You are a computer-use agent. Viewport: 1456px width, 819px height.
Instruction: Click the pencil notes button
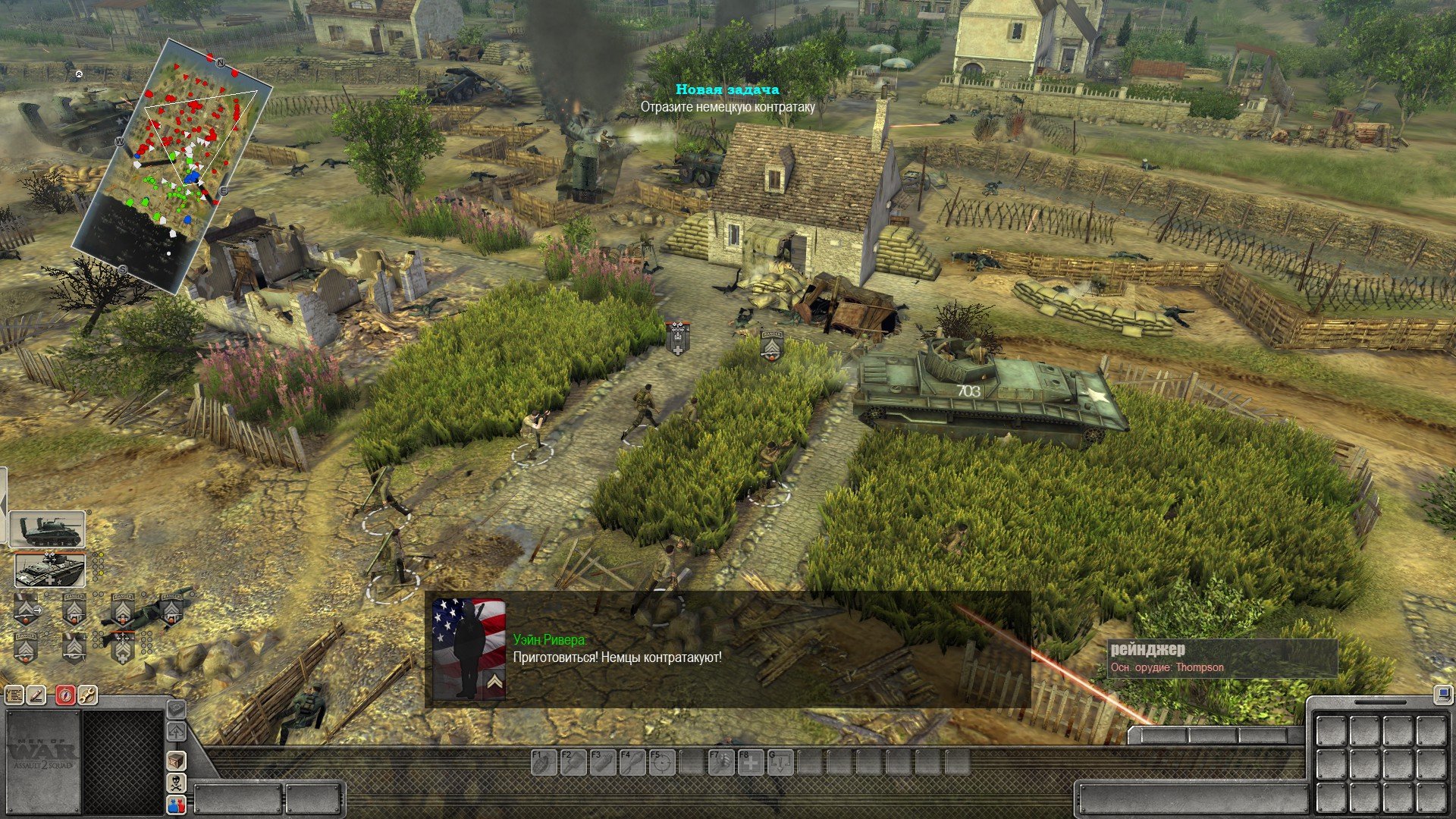pyautogui.click(x=37, y=695)
